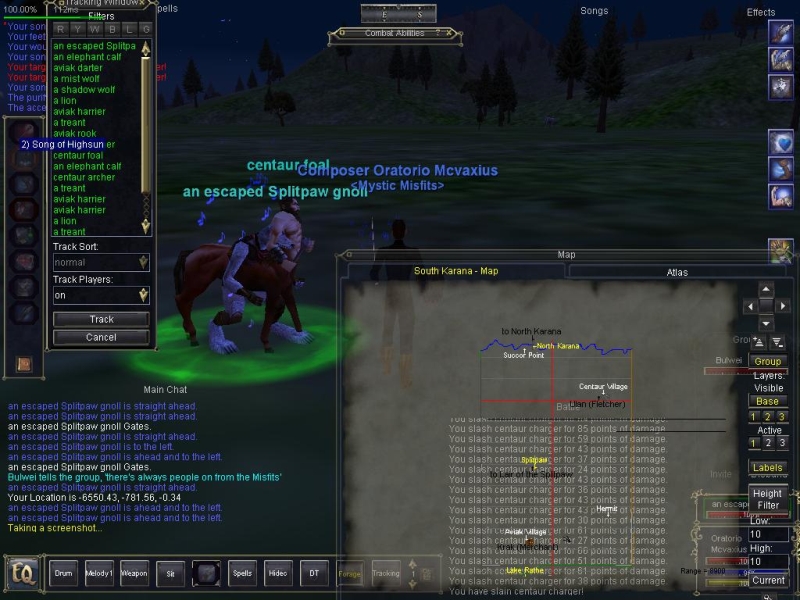Click the Spells hotbar button
Viewport: 800px width, 600px height.
click(242, 574)
